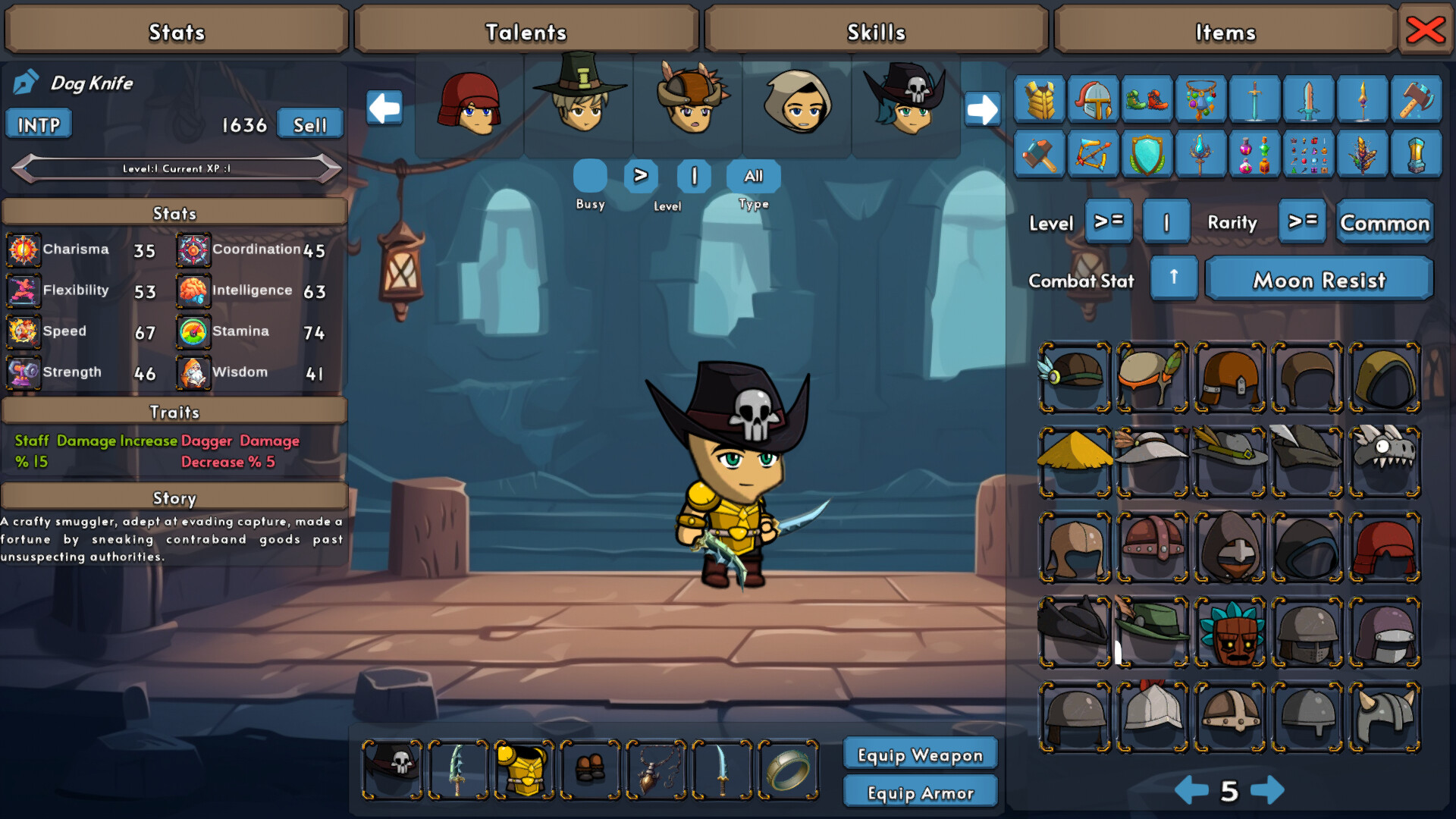
Task: Select the equipped gold chest armor slot
Action: (x=524, y=770)
